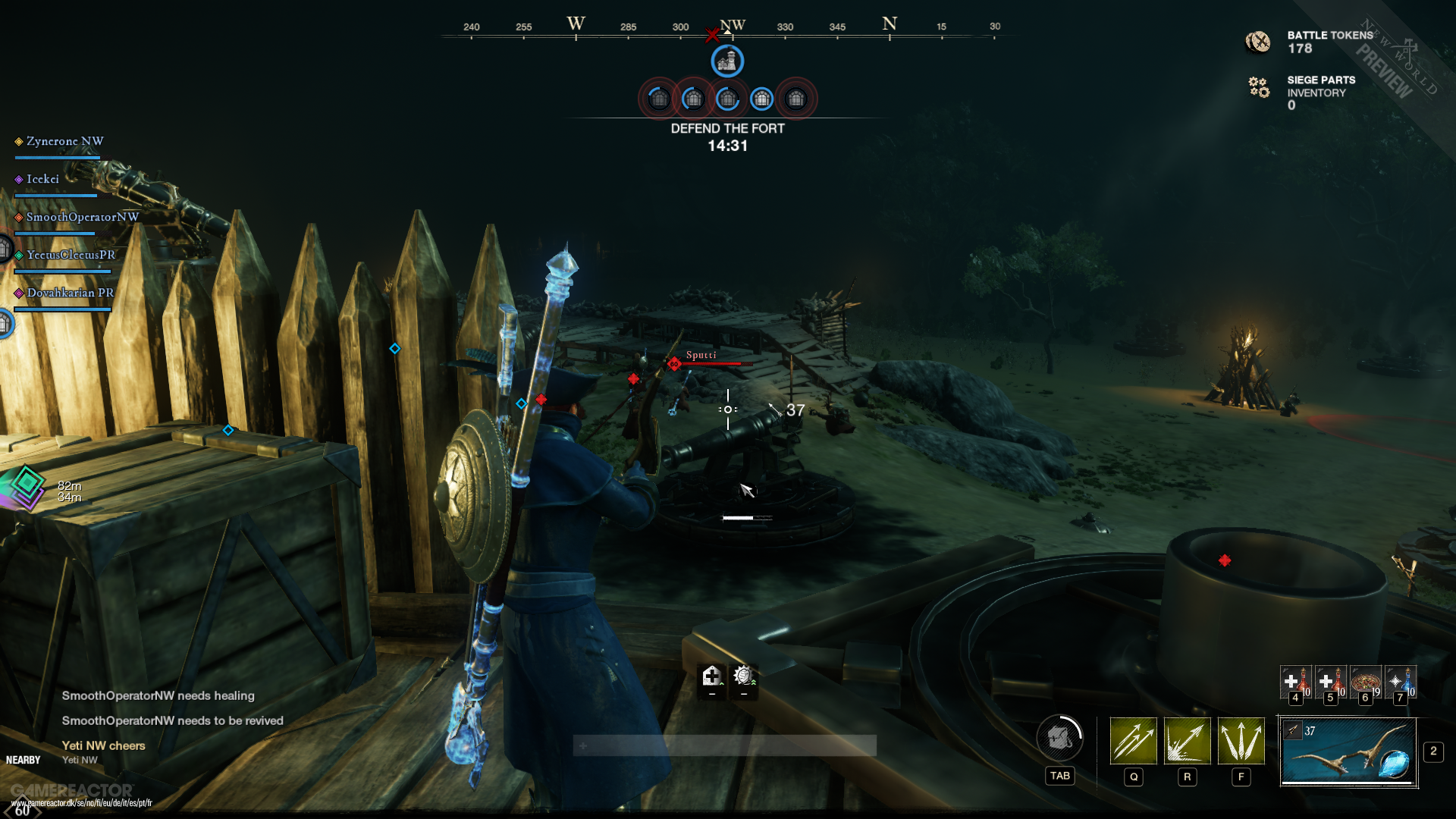Use the arrow impact burst ability

[1187, 740]
